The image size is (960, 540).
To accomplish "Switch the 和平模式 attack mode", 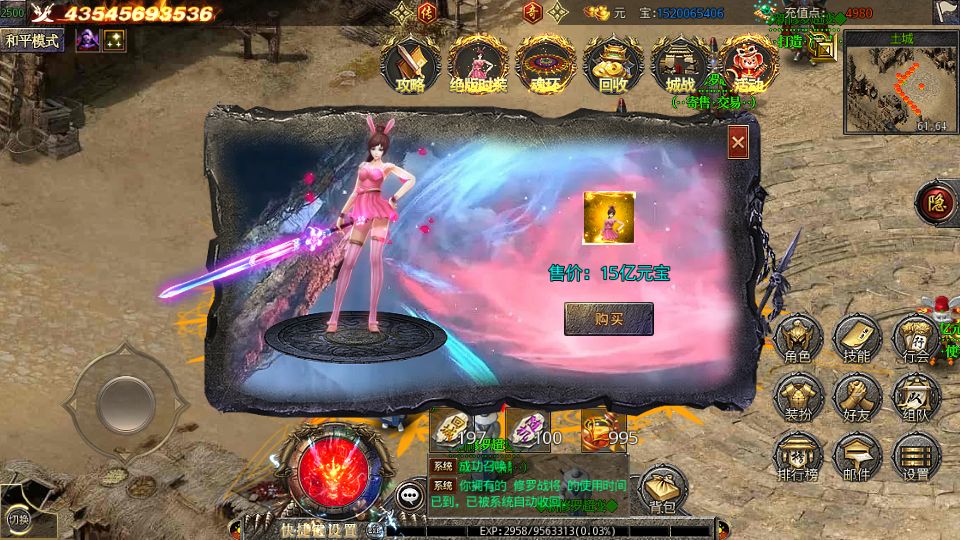I will click(33, 40).
